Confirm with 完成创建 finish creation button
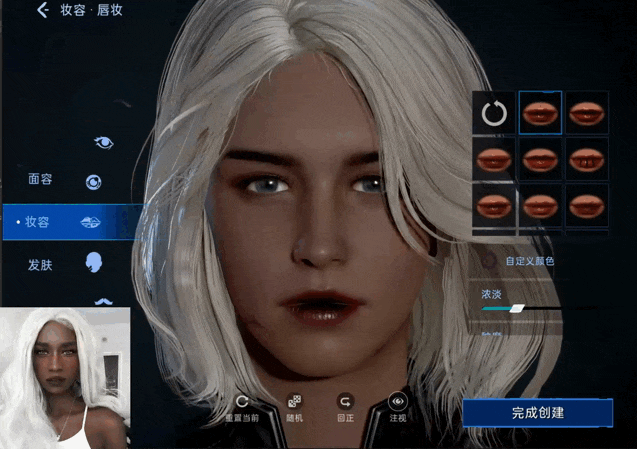 pos(537,412)
